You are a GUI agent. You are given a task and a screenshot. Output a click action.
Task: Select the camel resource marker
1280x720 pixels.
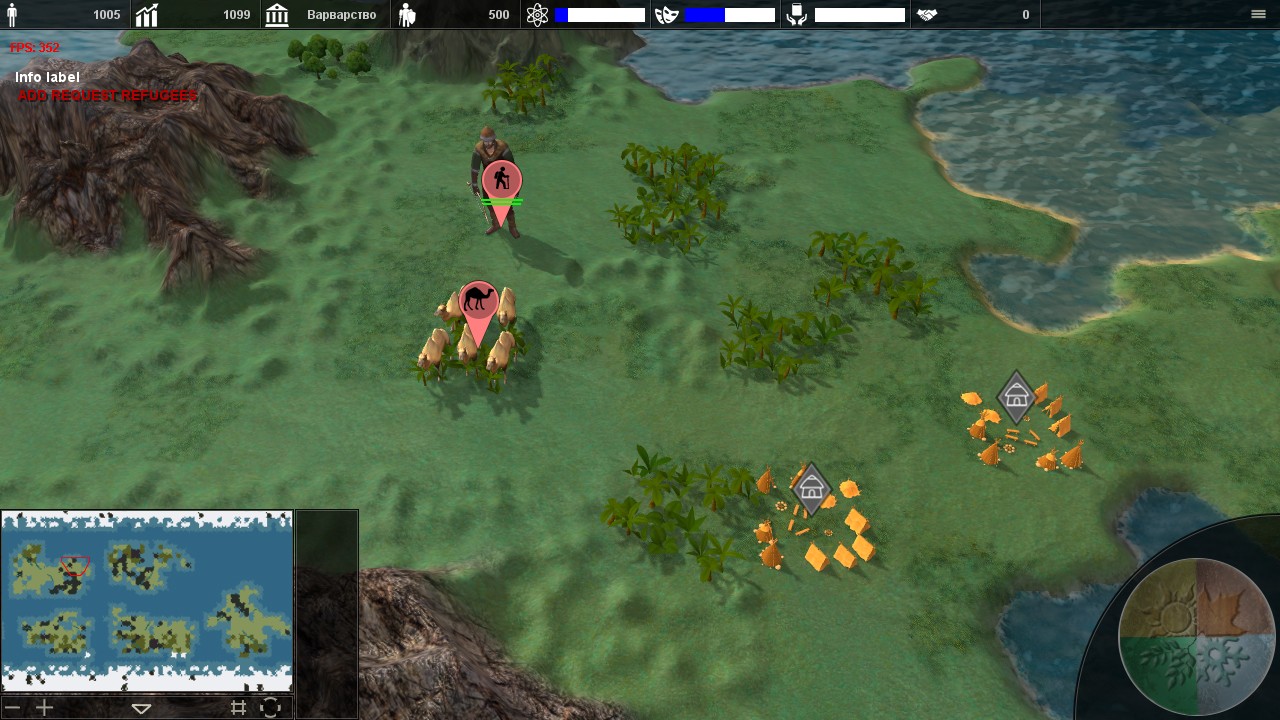coord(479,301)
